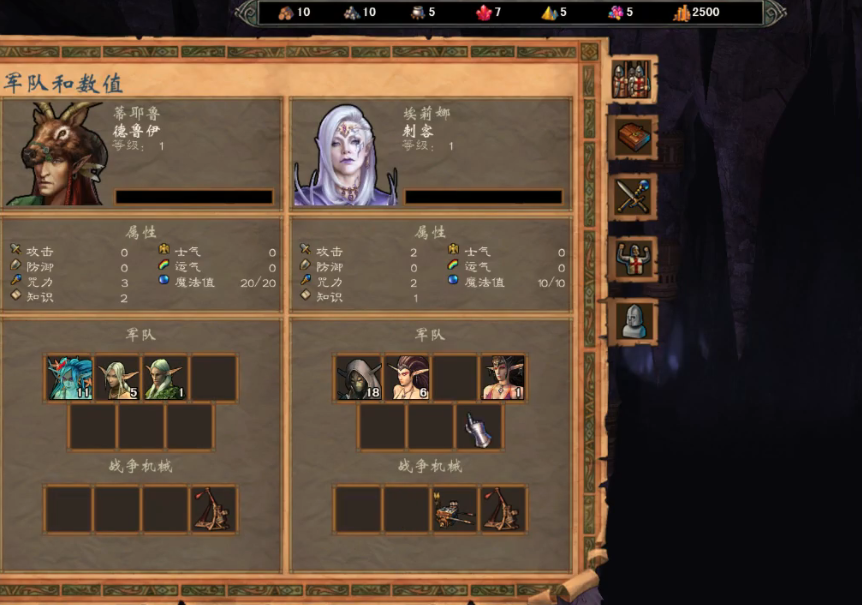Open the helmet bust tab
Viewport: 862px width, 605px height.
tap(632, 321)
